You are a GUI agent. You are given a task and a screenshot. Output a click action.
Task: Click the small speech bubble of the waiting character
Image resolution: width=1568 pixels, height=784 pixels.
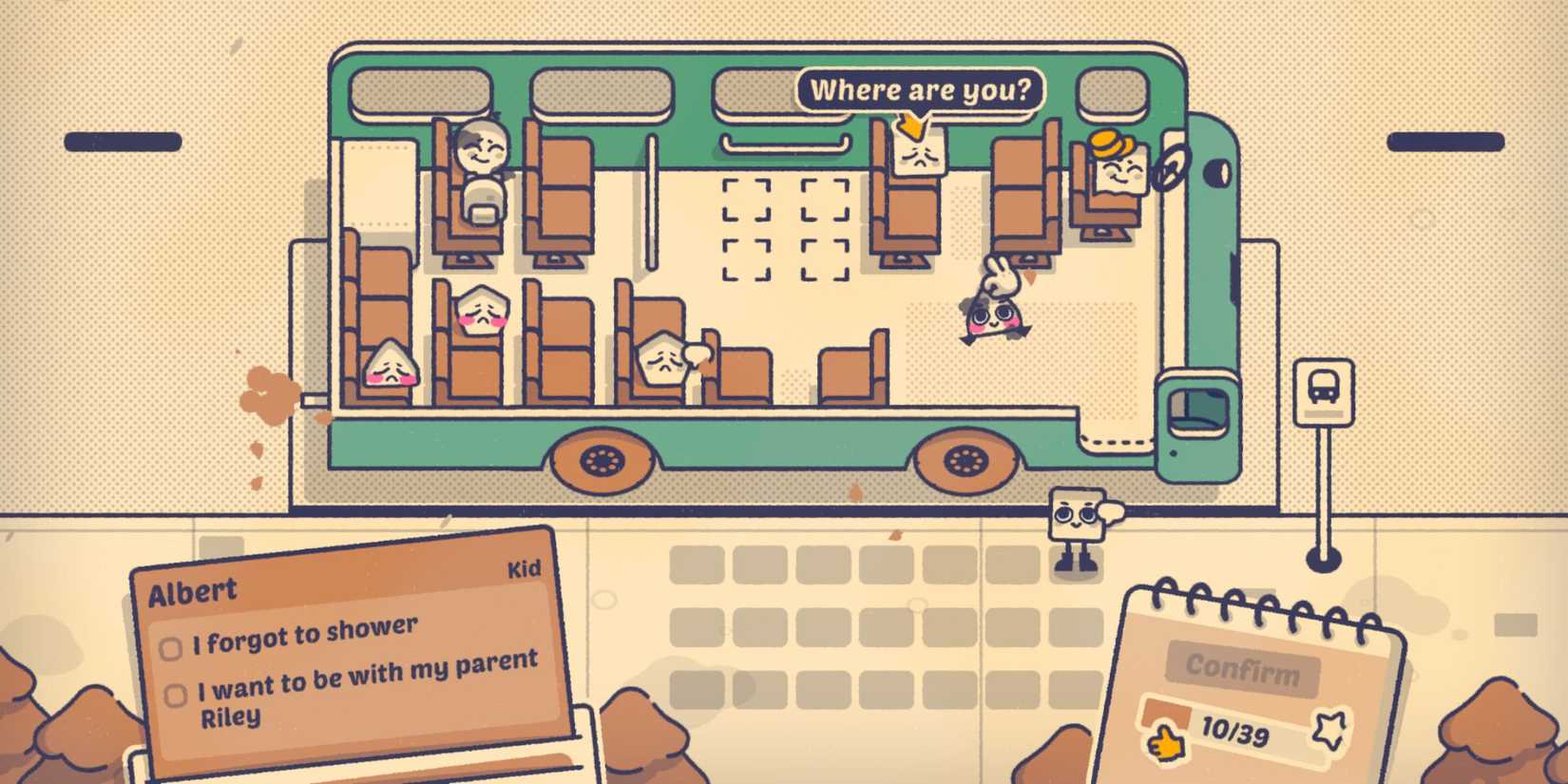[1112, 513]
